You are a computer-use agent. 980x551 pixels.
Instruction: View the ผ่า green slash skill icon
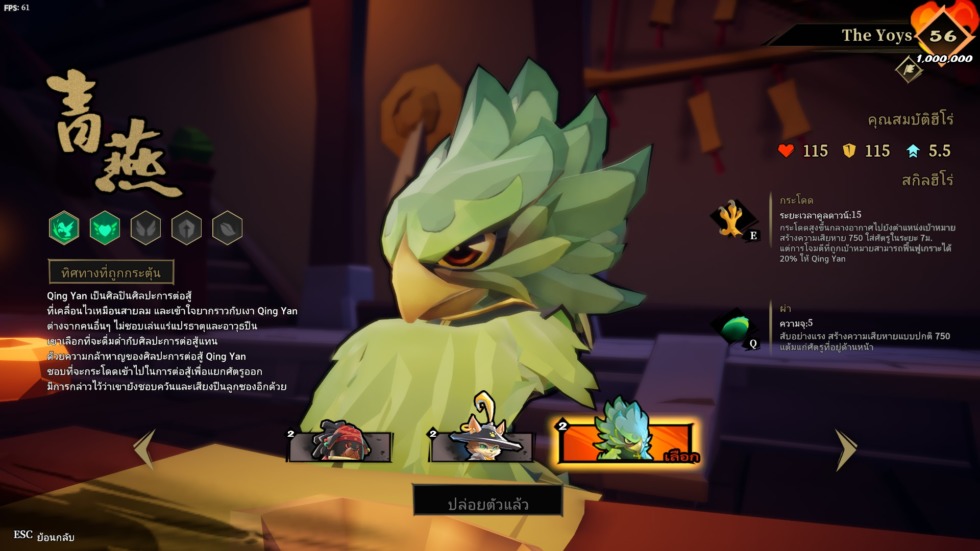[734, 326]
